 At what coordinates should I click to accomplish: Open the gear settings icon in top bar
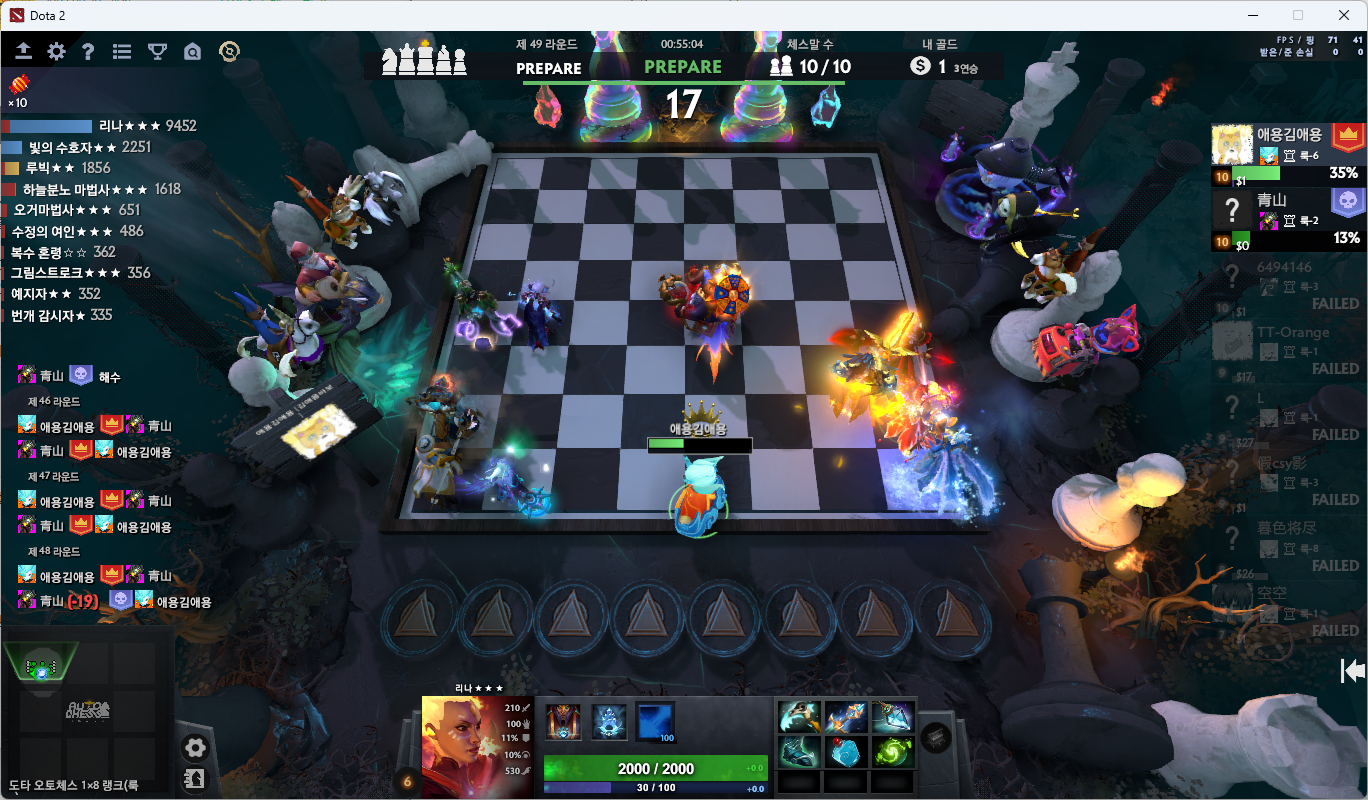tap(57, 52)
